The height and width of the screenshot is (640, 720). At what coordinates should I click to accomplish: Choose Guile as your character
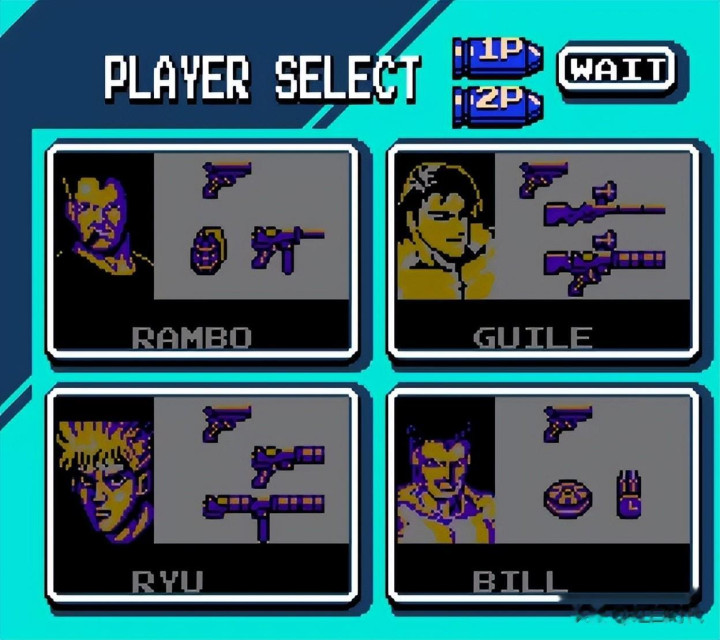coord(543,251)
